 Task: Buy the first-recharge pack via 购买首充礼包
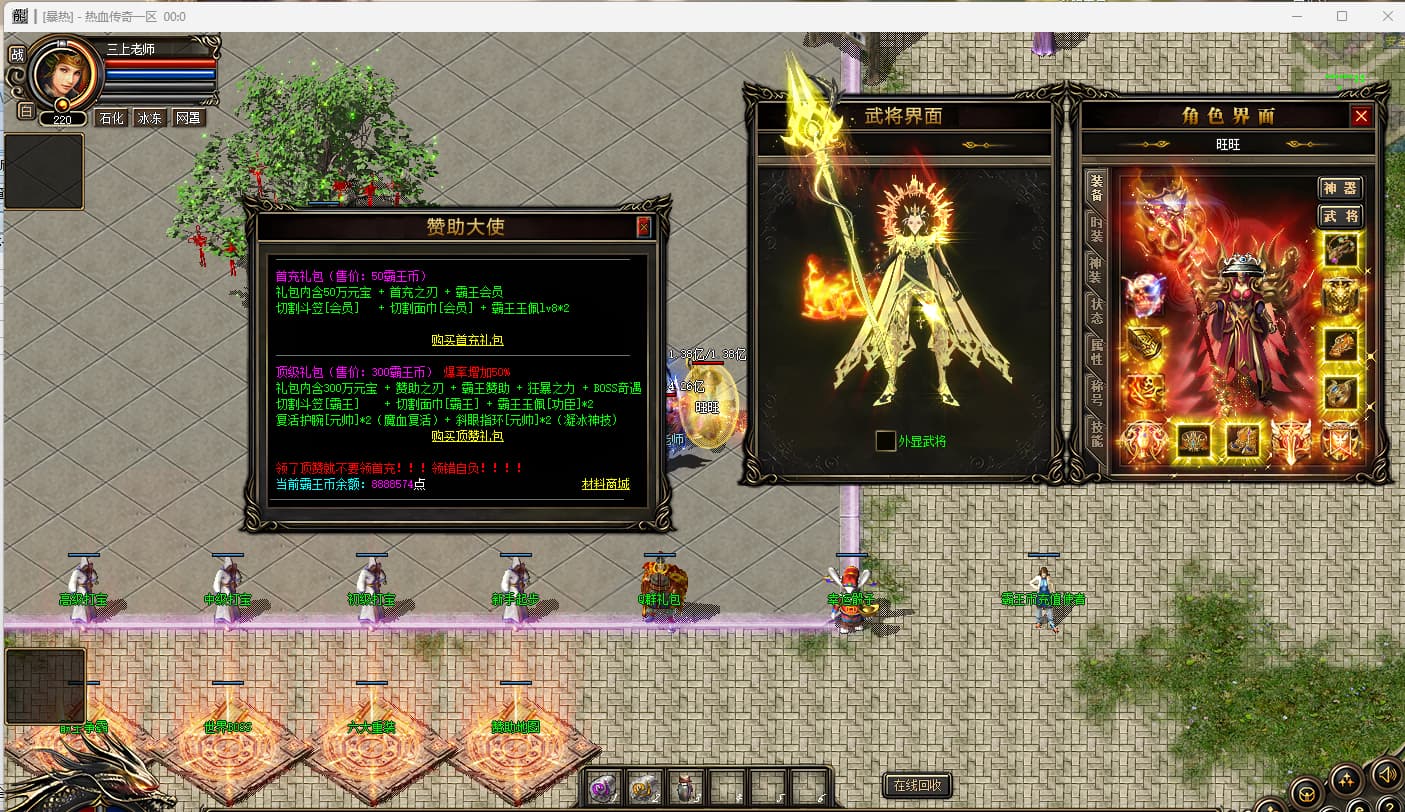click(467, 340)
